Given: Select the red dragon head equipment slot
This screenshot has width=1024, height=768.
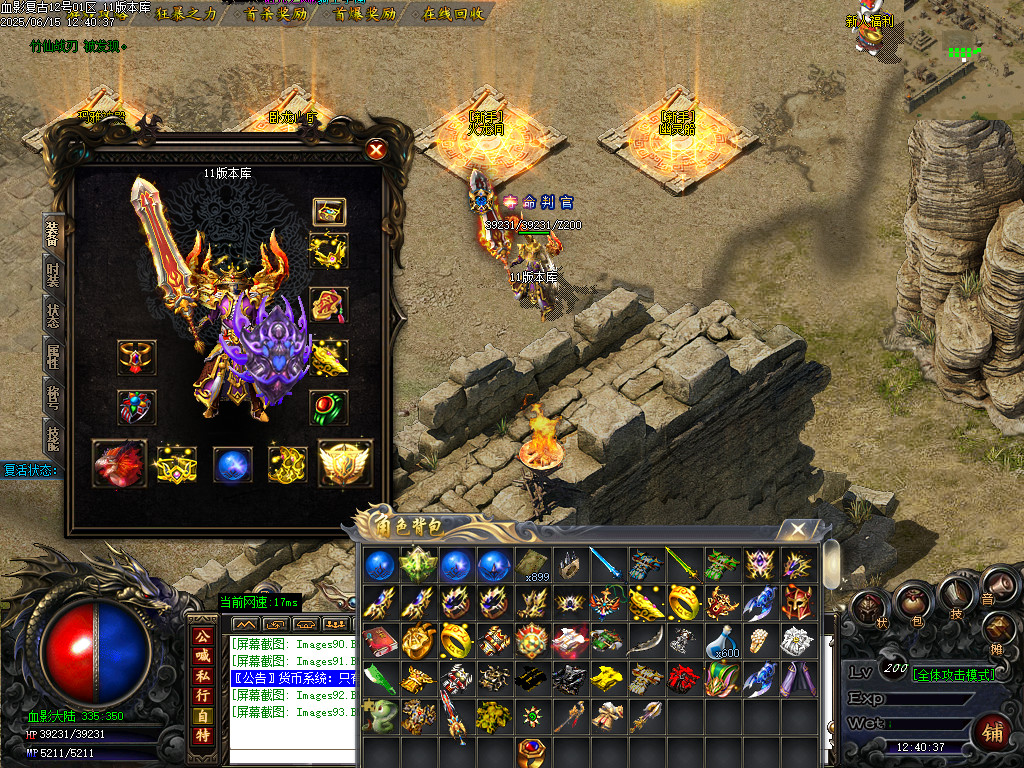Looking at the screenshot, I should click(119, 463).
